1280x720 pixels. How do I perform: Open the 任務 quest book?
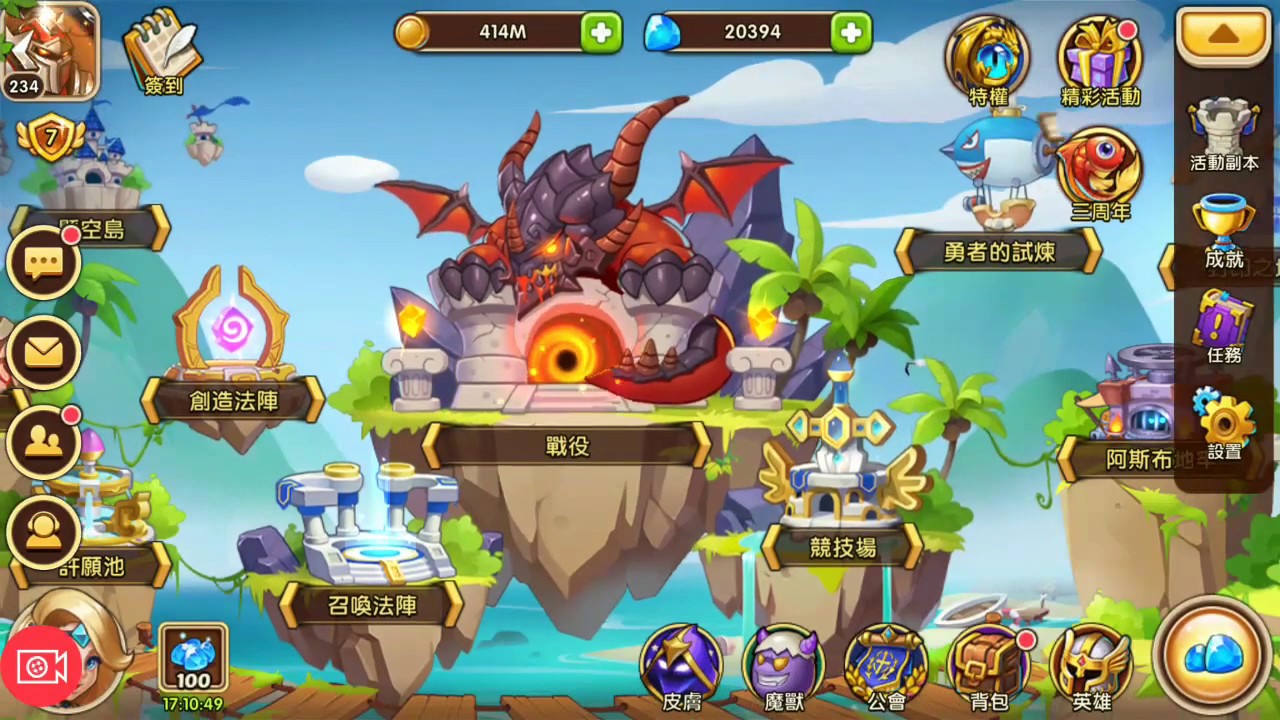[x=1224, y=325]
